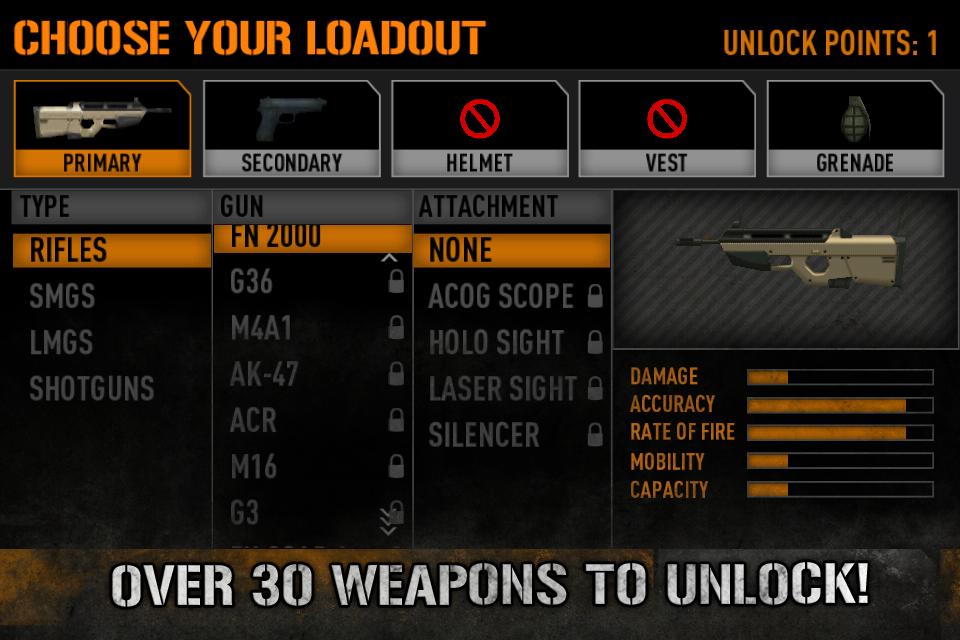The width and height of the screenshot is (960, 640).
Task: Pick the Silencer attachment
Action: point(511,435)
